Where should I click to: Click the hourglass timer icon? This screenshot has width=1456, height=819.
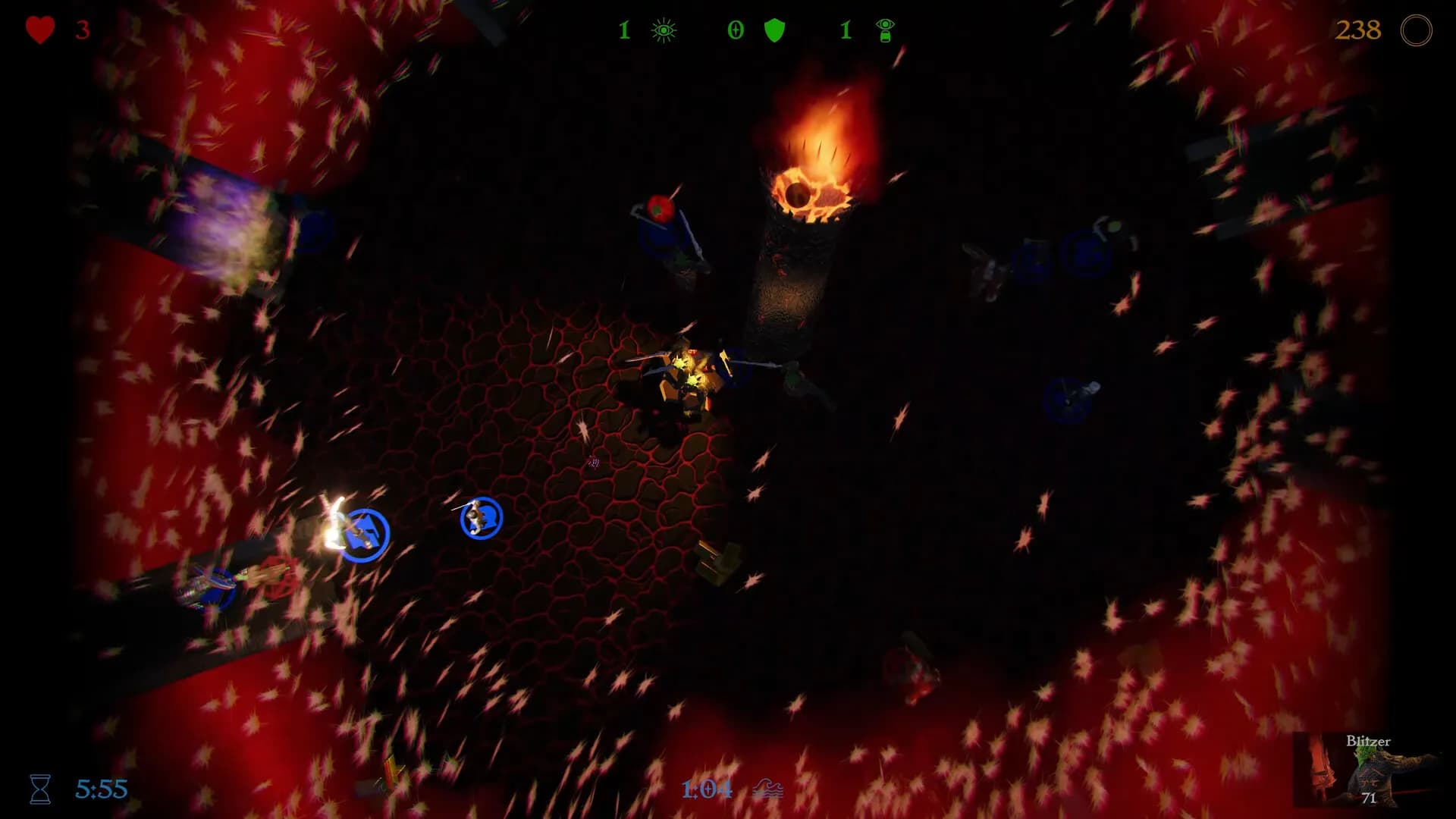pos(40,789)
